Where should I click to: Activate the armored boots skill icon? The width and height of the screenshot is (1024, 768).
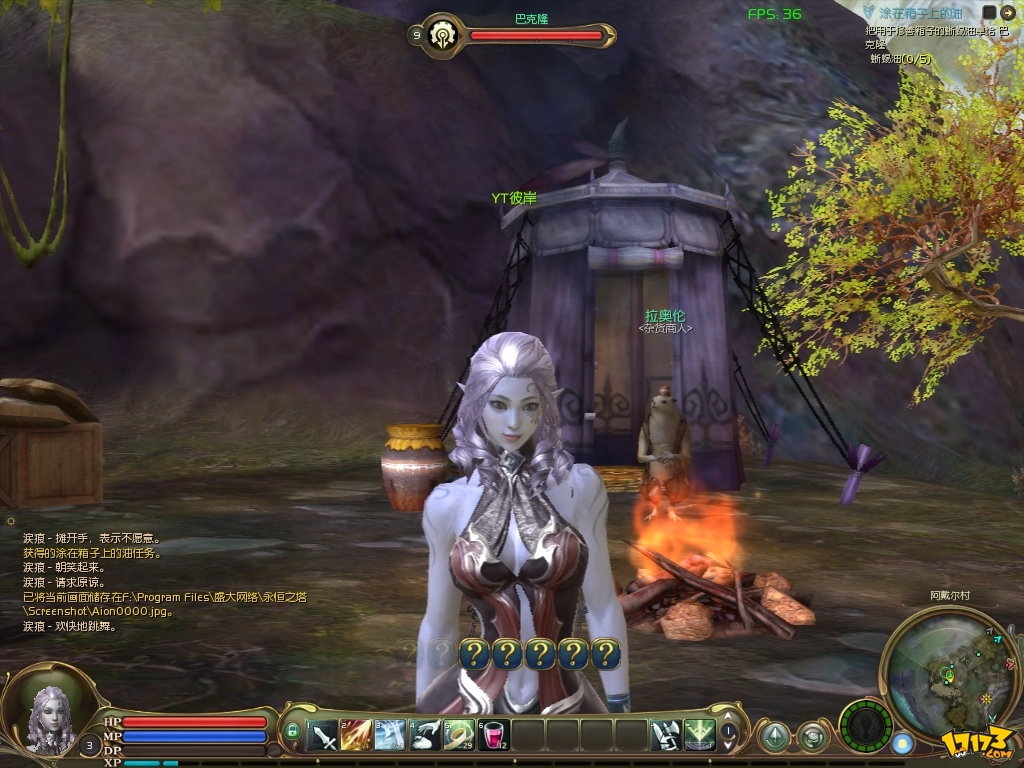665,735
